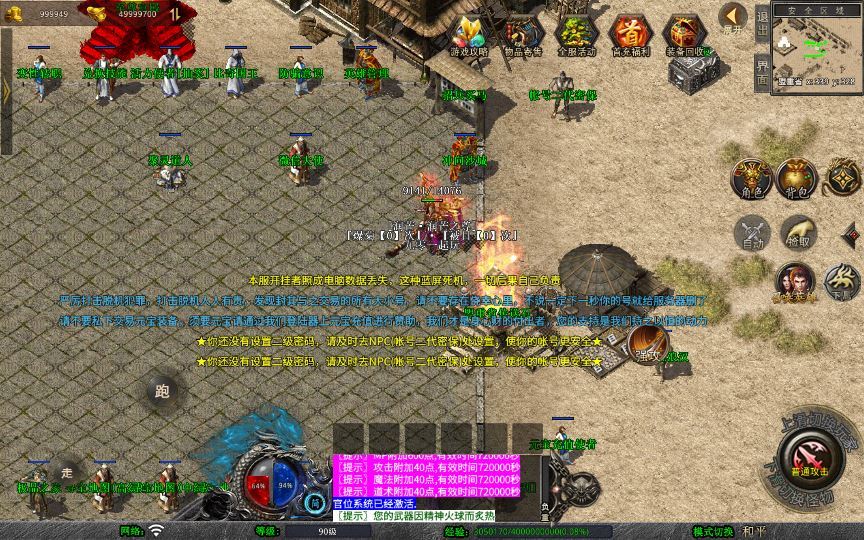
Task: Open the 全服活动 server events
Action: click(576, 37)
